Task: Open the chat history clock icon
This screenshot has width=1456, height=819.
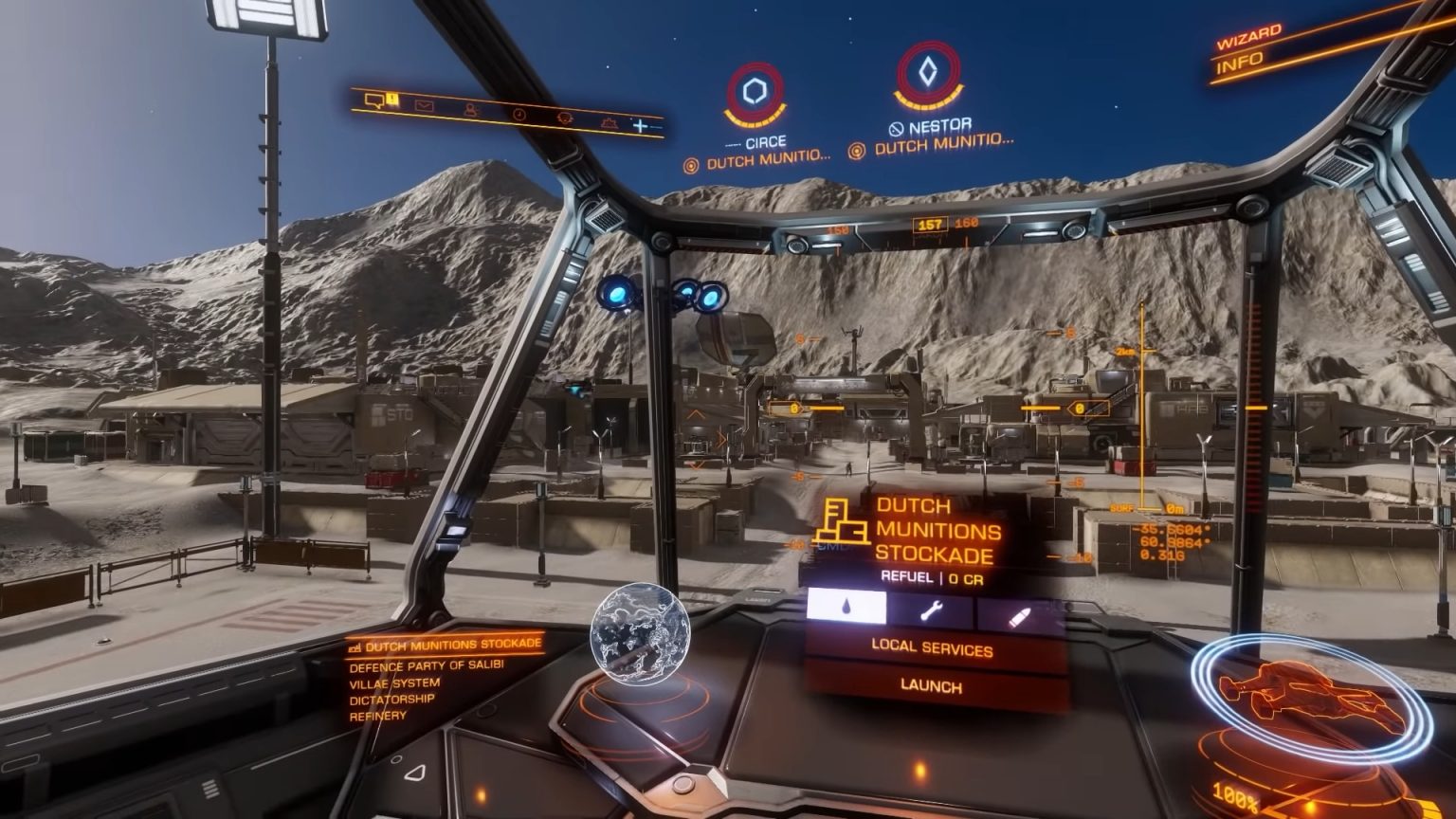Action: click(520, 114)
